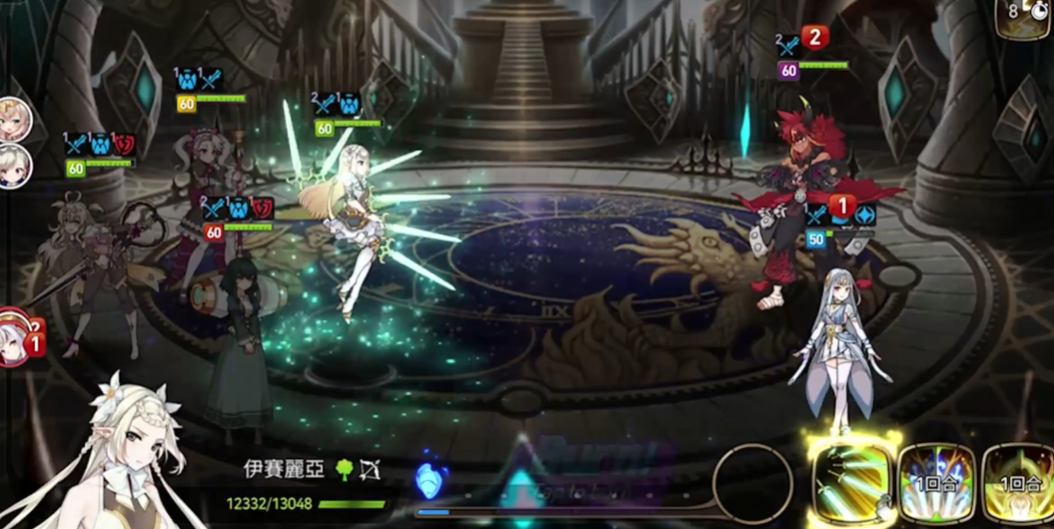Tap the blue soul flame icon
Viewport: 1054px width, 529px height.
click(429, 480)
